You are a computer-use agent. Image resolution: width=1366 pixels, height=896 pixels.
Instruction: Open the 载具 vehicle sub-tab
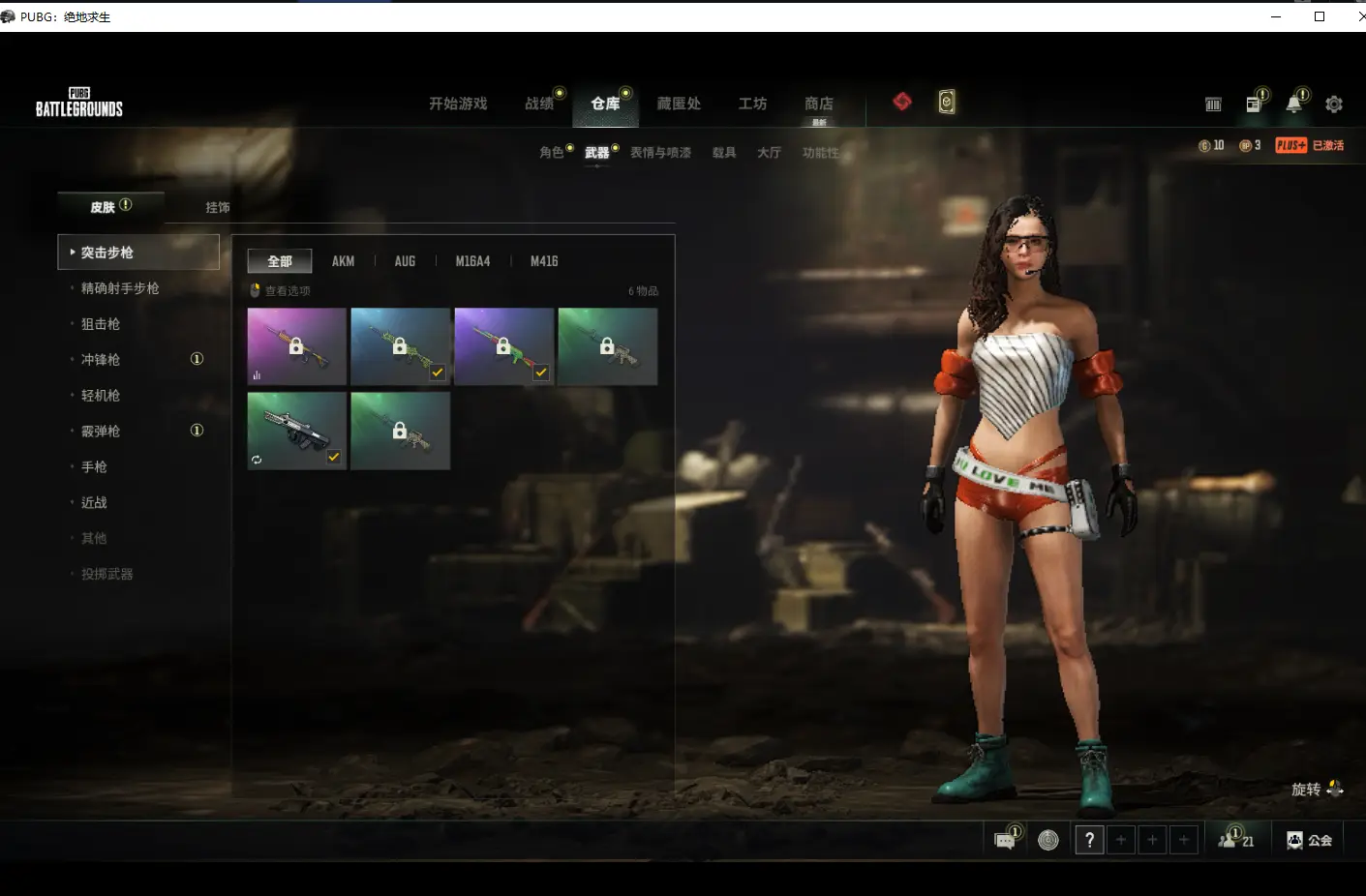724,153
